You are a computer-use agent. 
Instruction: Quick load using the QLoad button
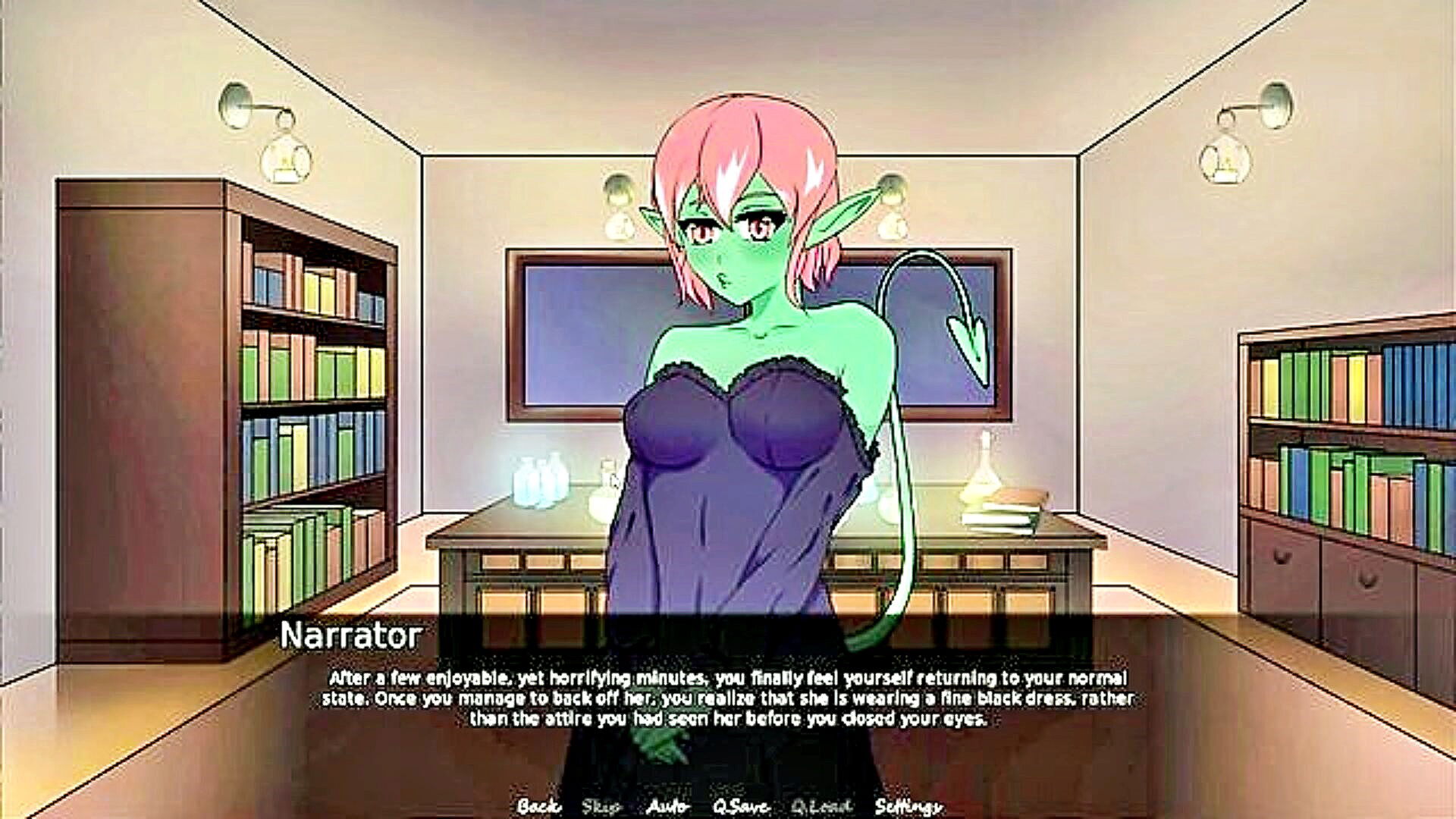pyautogui.click(x=821, y=806)
